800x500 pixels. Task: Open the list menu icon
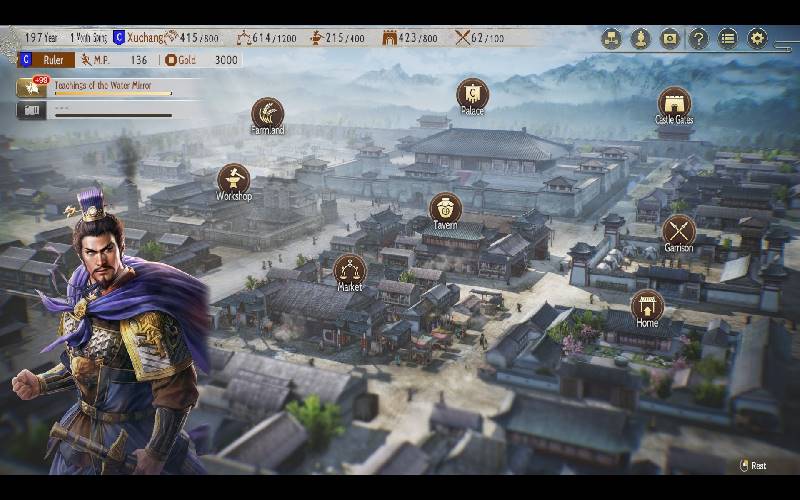pos(728,39)
